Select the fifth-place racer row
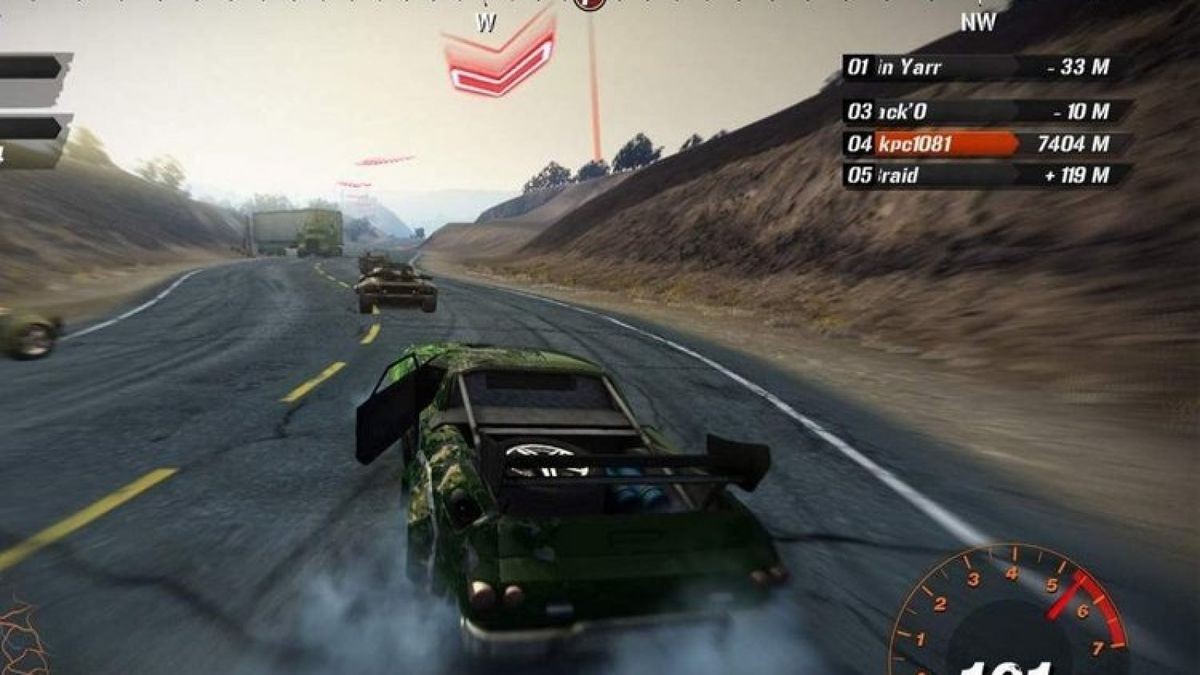Viewport: 1200px width, 675px height. tap(985, 176)
